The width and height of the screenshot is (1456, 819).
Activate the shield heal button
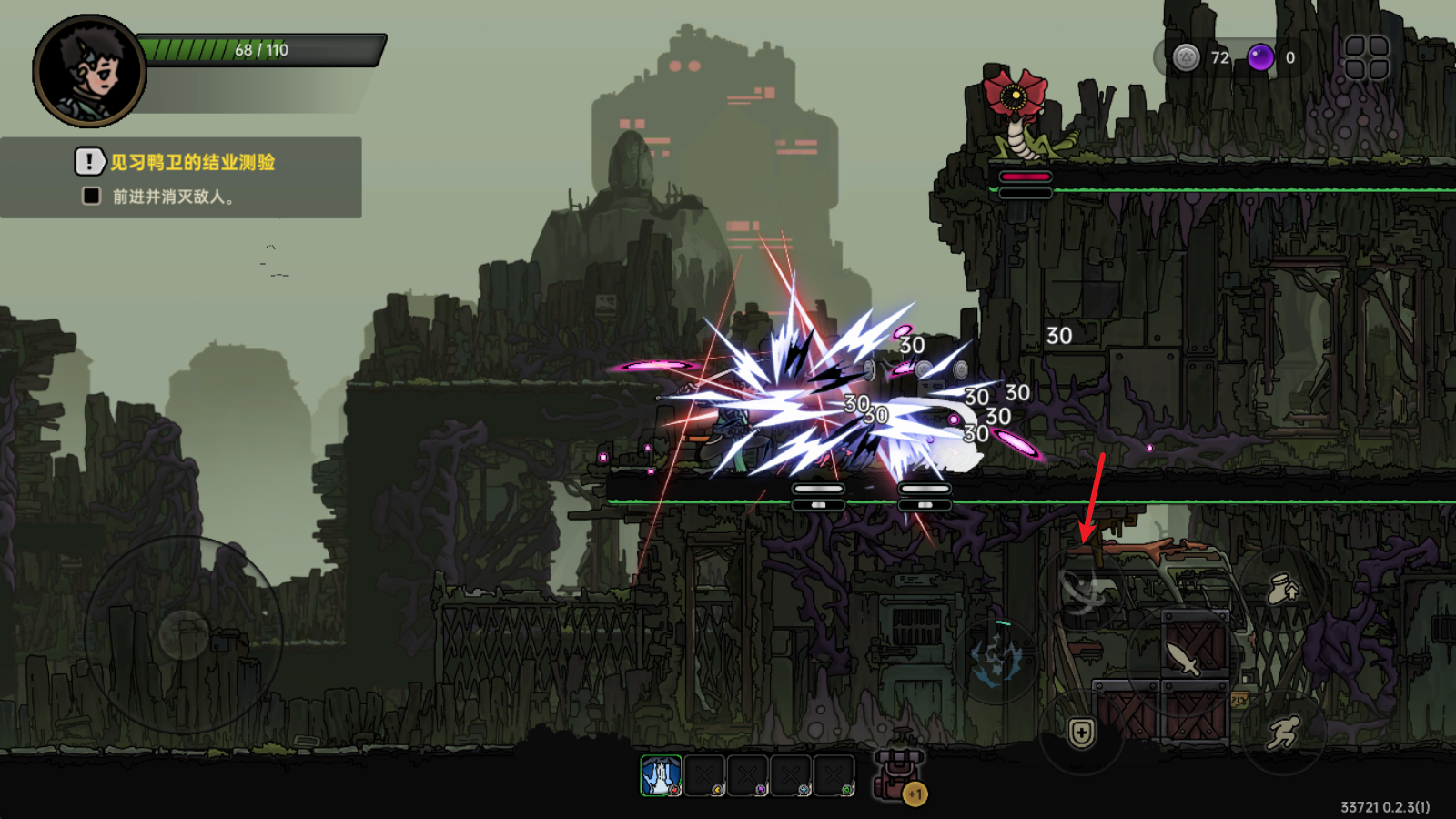pos(1081,733)
